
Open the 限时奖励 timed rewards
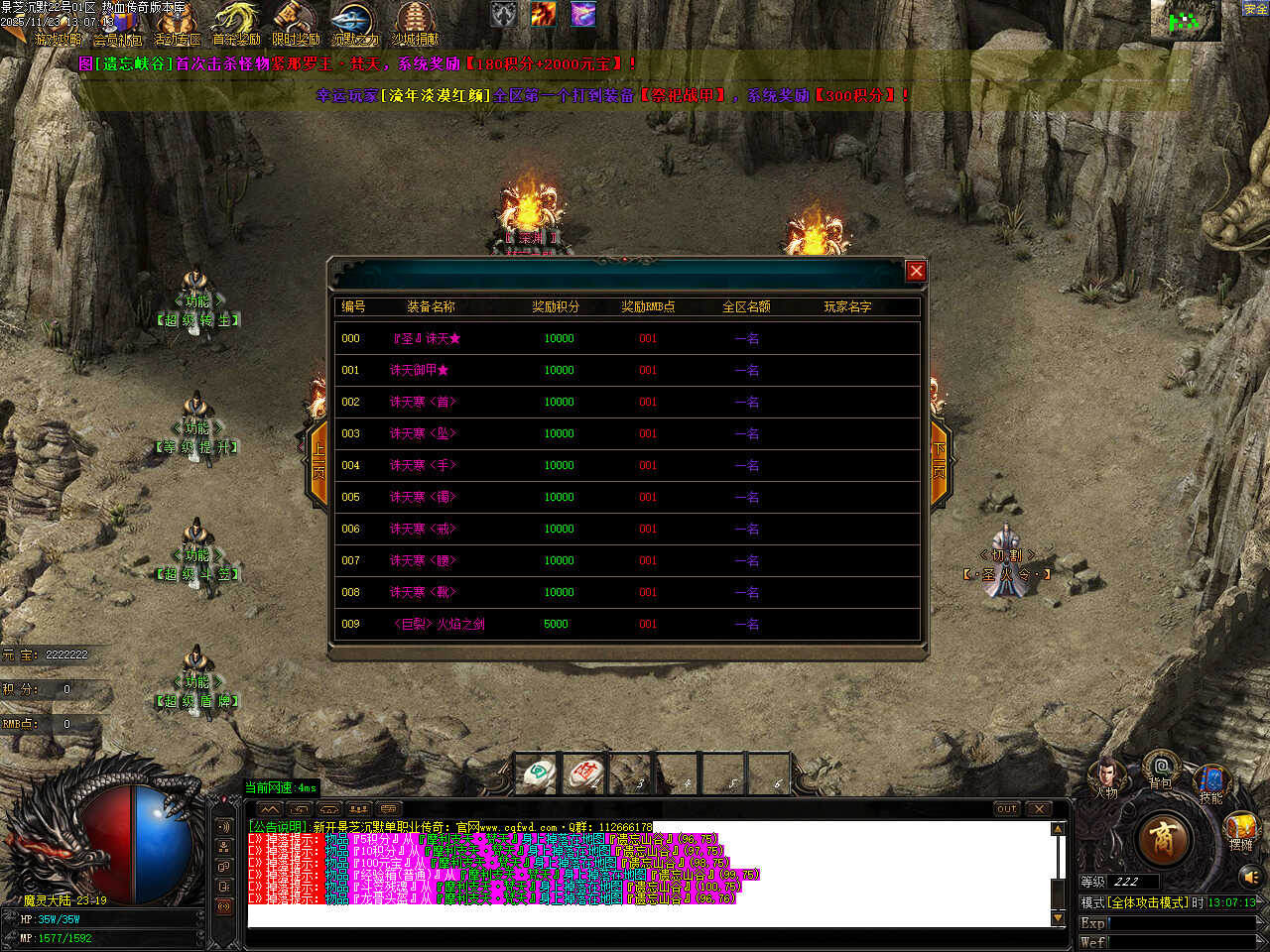tap(296, 24)
